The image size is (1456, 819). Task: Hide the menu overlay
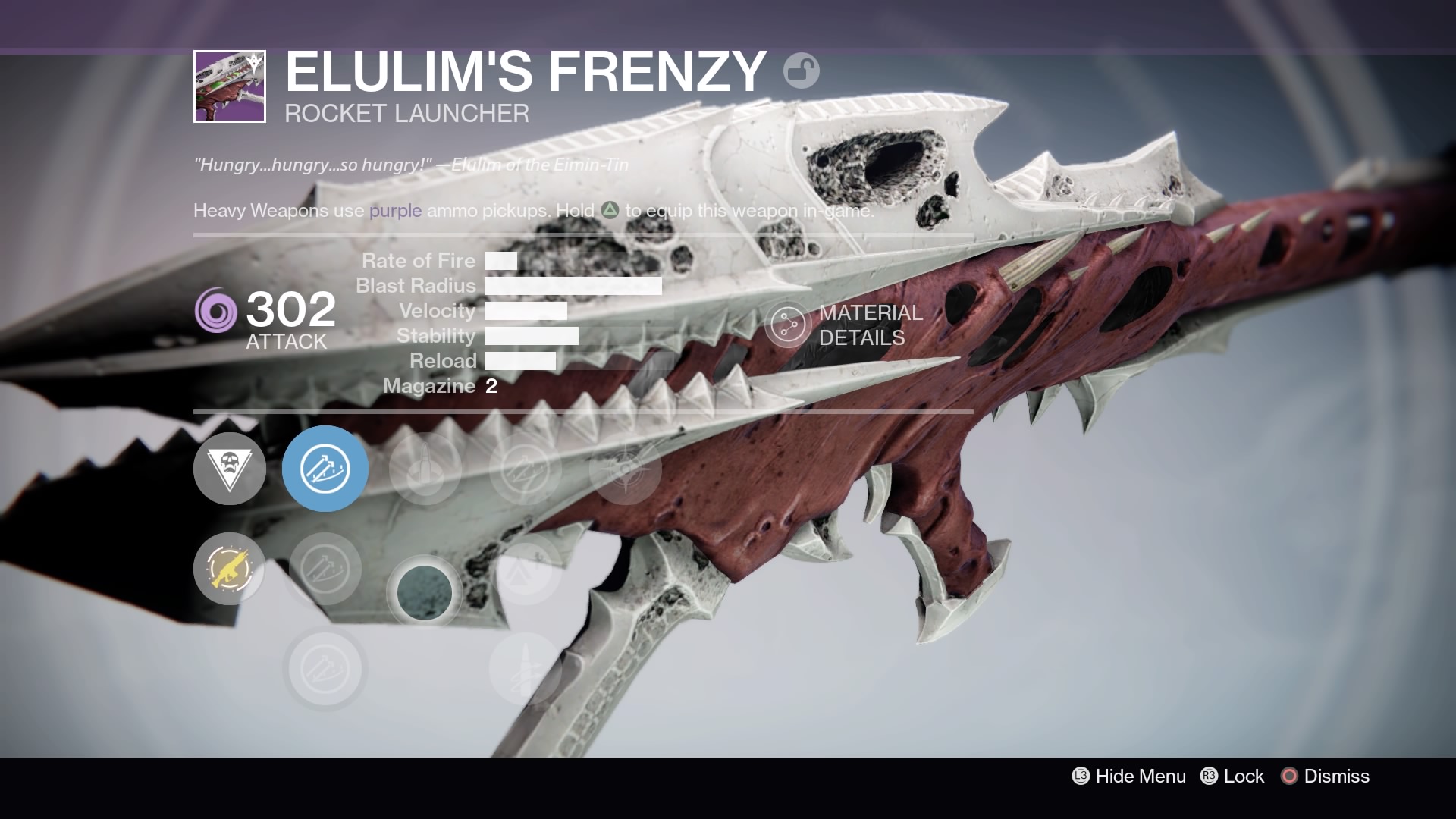point(1129,776)
